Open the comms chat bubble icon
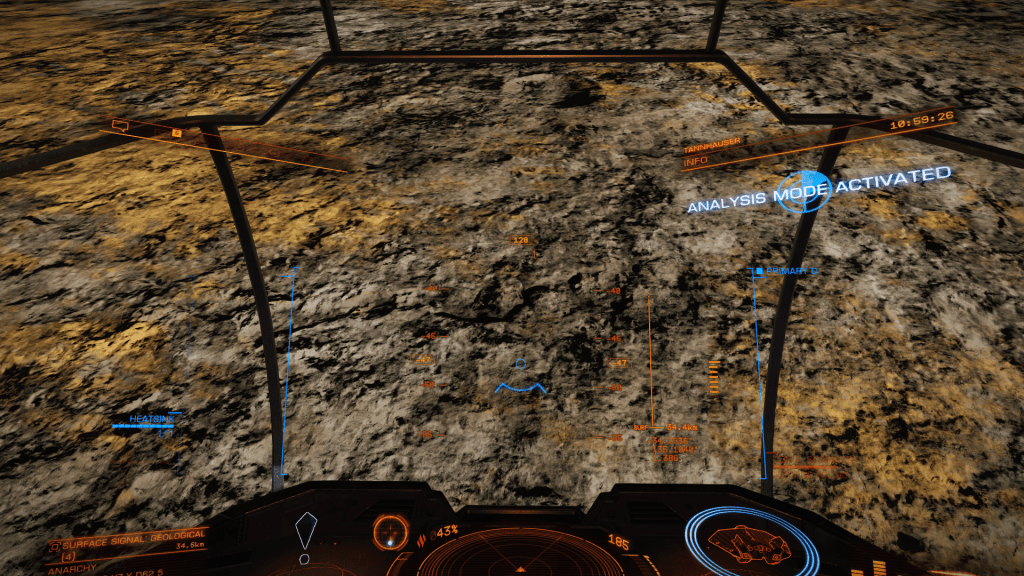This screenshot has height=576, width=1024. click(x=121, y=126)
